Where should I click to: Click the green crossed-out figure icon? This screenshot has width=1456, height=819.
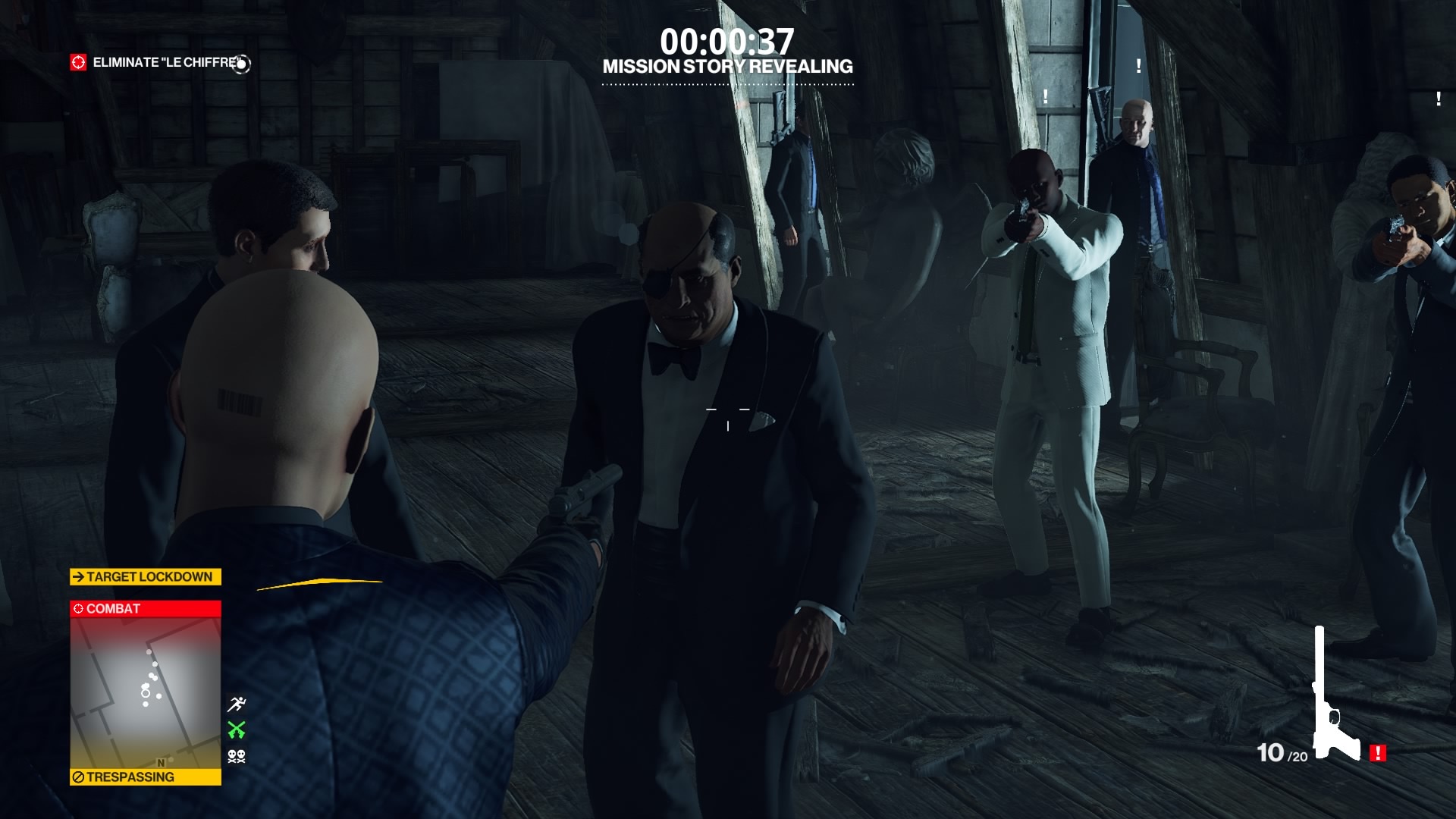coord(237,730)
